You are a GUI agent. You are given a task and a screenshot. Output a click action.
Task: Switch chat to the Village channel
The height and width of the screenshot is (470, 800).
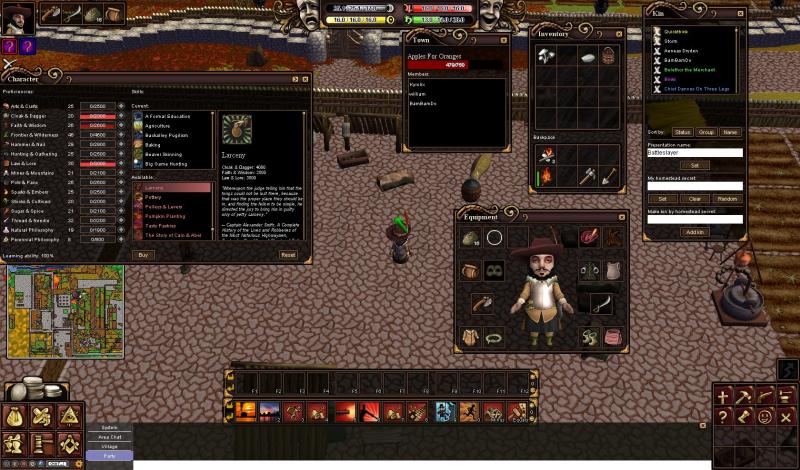[109, 445]
